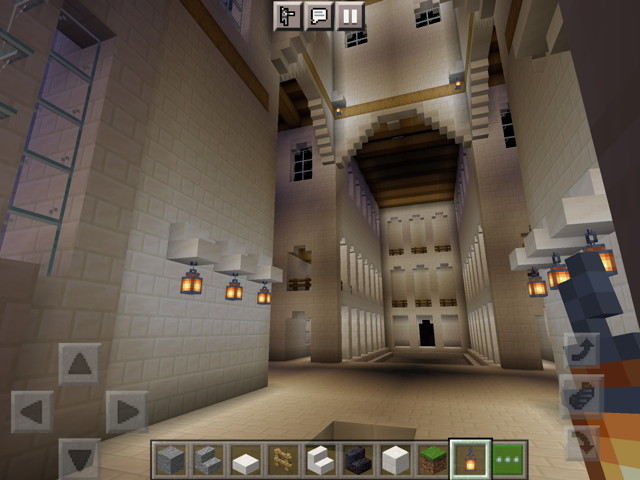Screen dimensions: 640x480
Task: Select the fence hotbar slot
Action: click(x=282, y=459)
